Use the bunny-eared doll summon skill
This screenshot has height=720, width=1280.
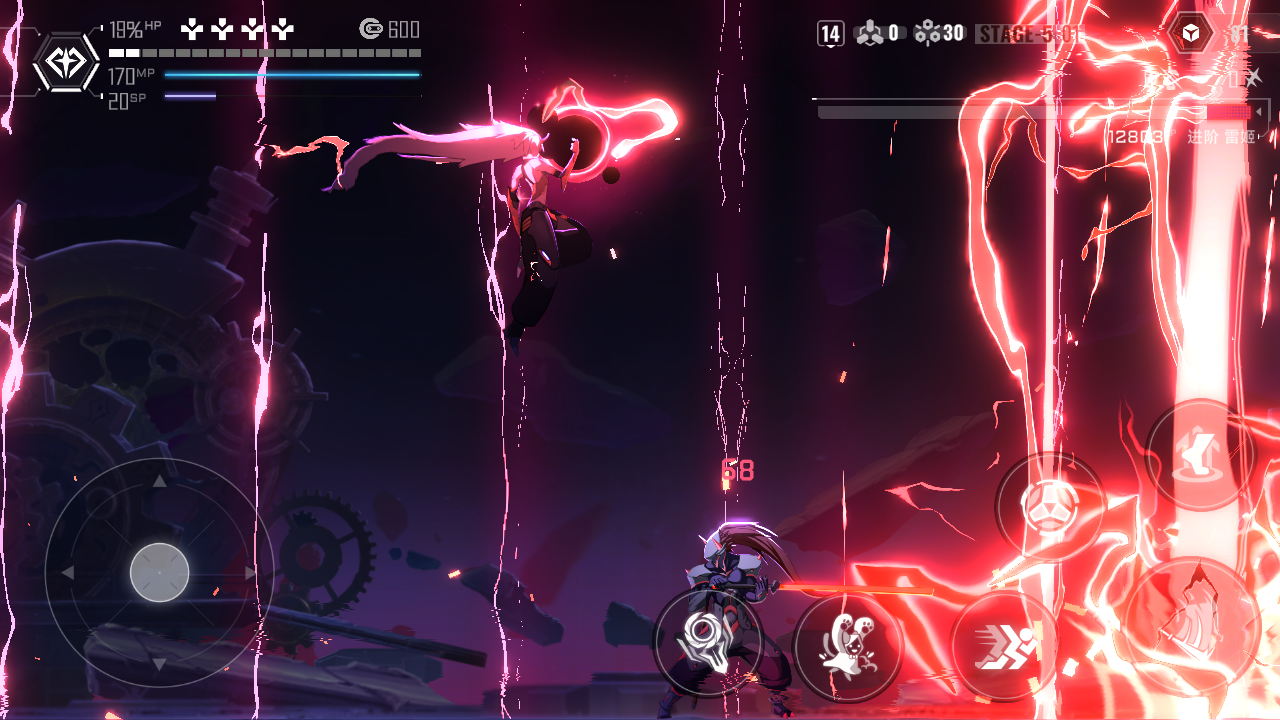click(x=848, y=647)
